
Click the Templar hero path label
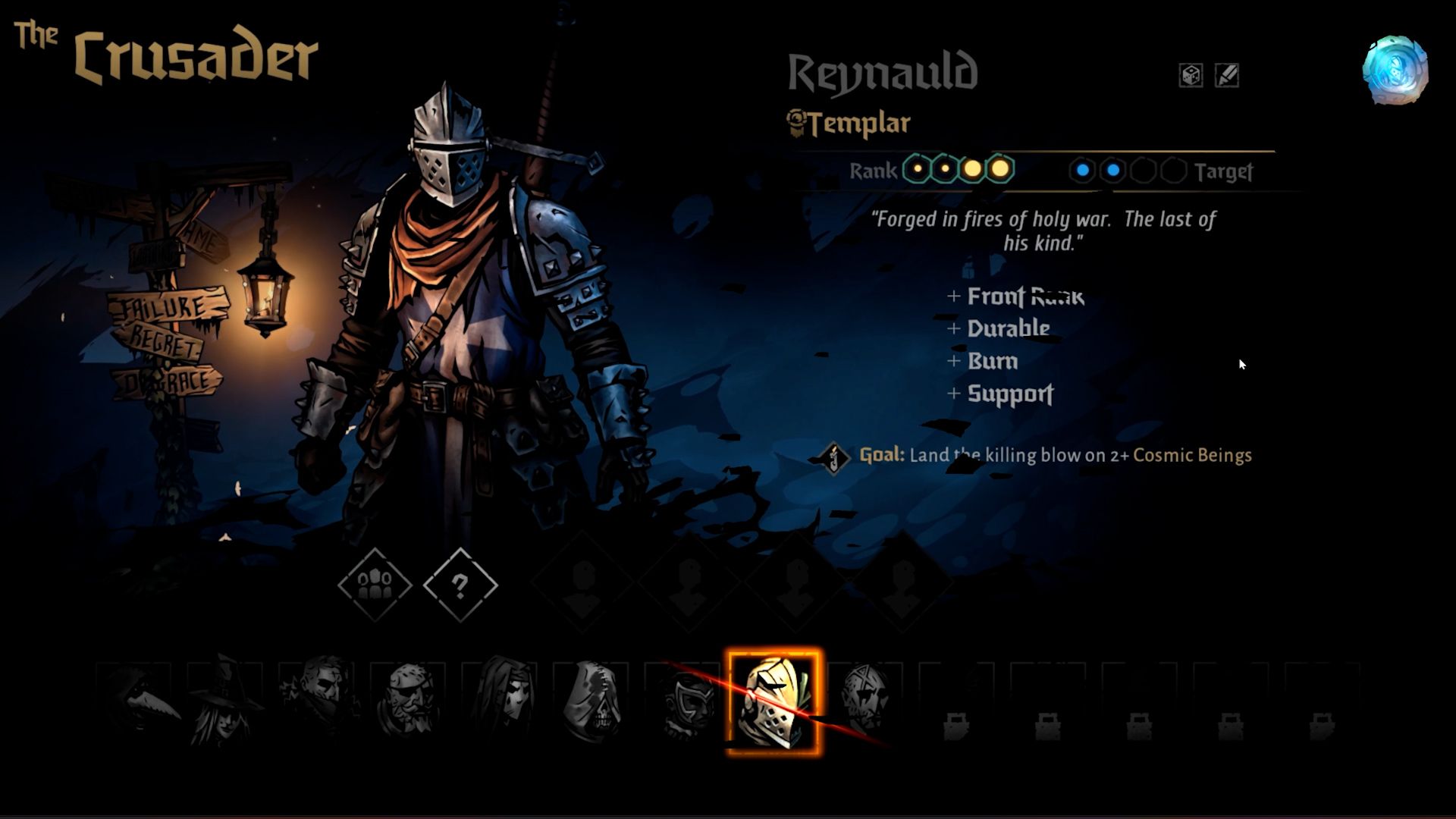point(849,123)
